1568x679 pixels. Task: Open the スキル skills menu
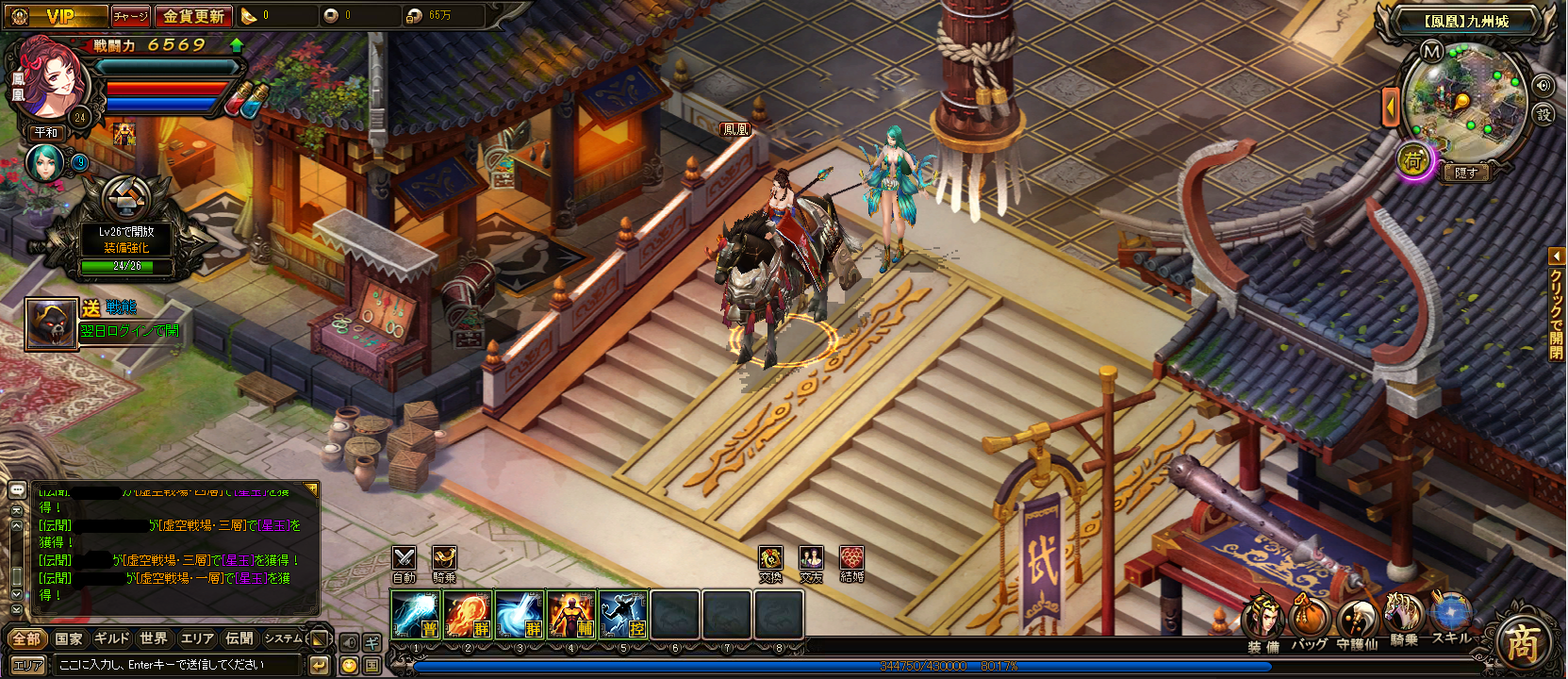point(1451,618)
